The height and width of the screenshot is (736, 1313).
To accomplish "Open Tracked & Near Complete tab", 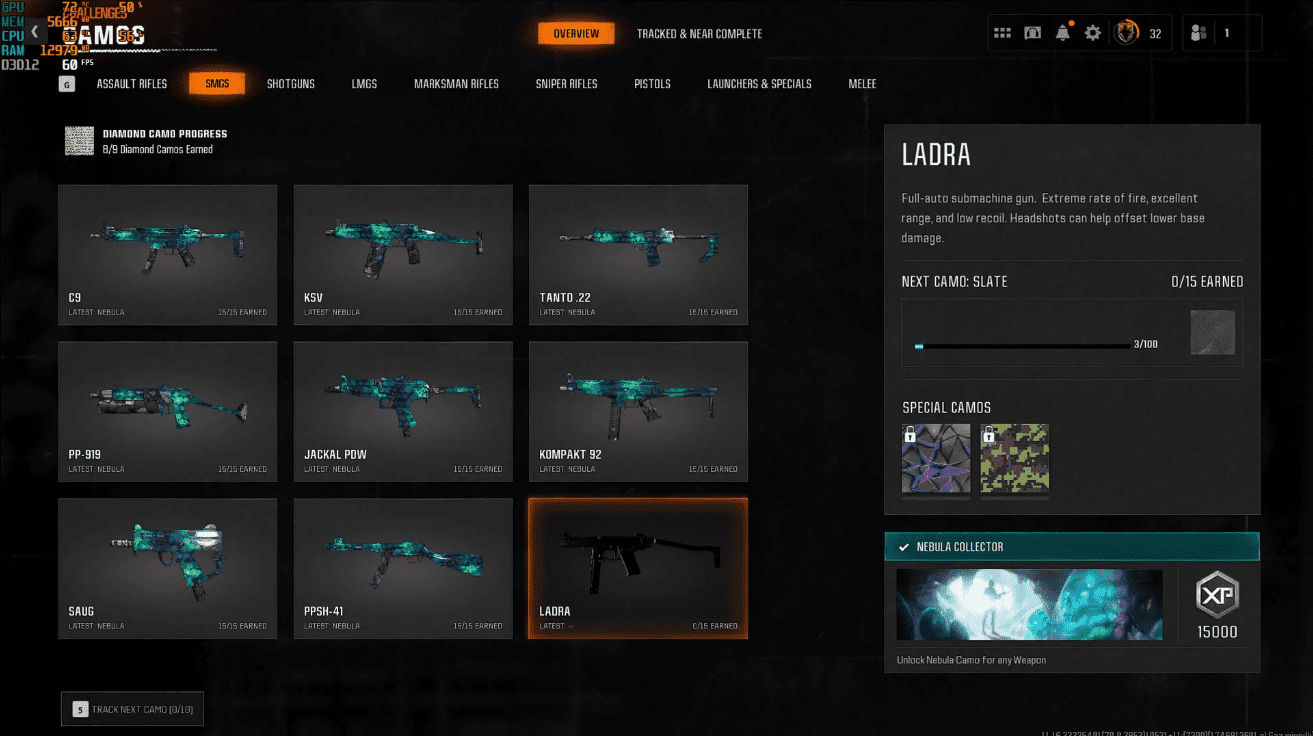I will pyautogui.click(x=699, y=34).
